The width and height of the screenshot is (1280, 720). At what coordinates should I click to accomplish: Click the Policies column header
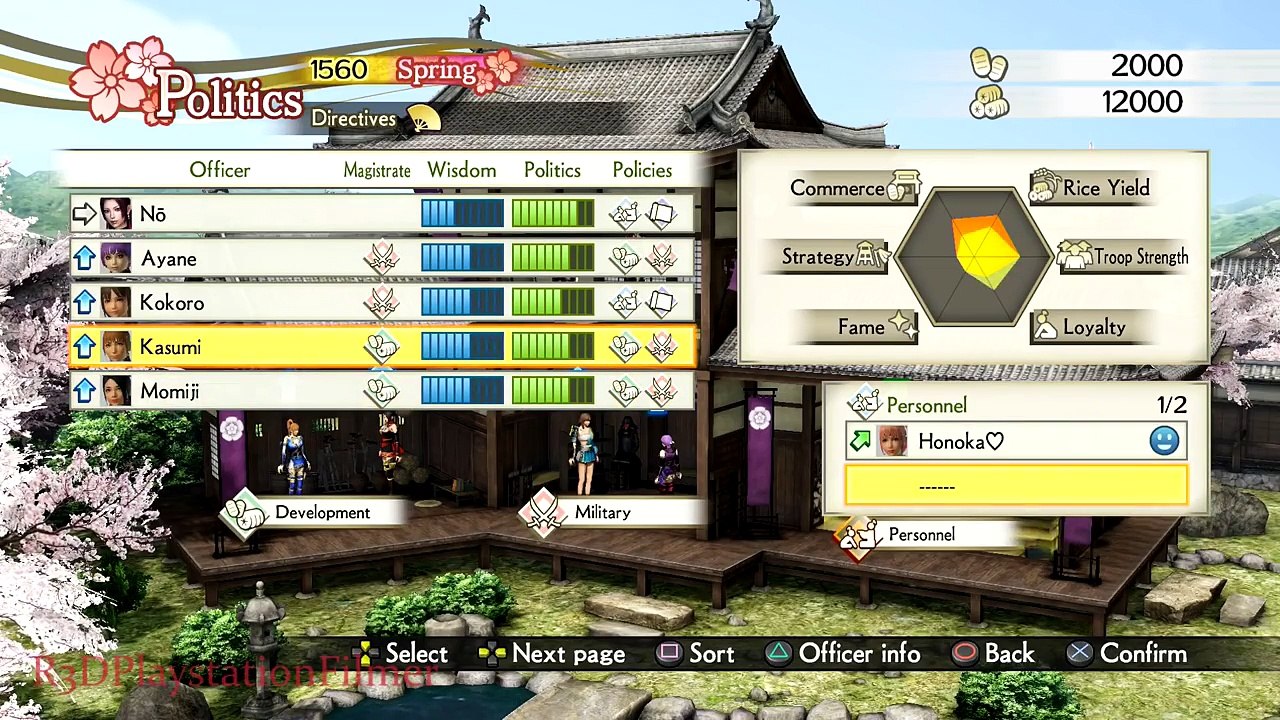tap(642, 170)
